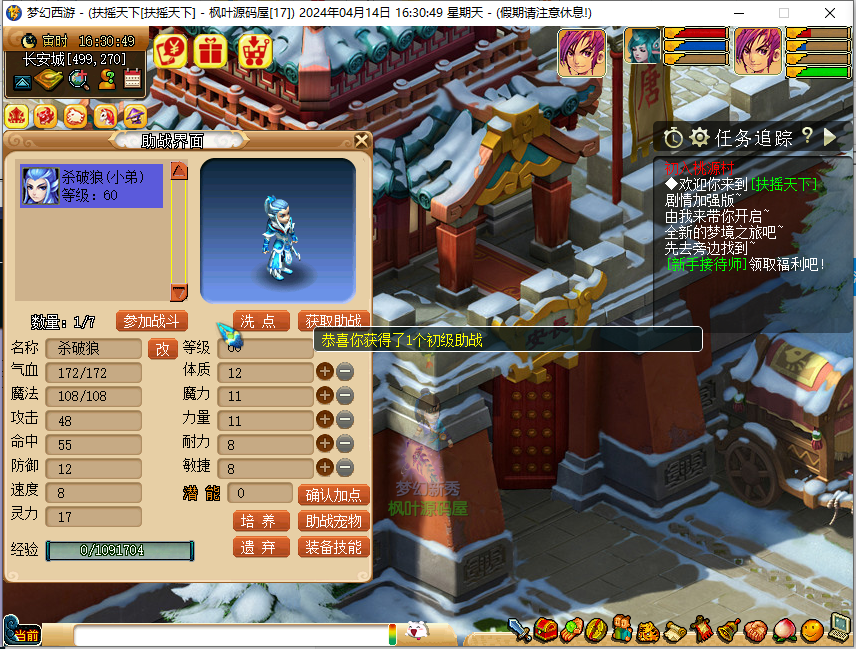
Task: Add a point to 体质
Action: coord(325,372)
